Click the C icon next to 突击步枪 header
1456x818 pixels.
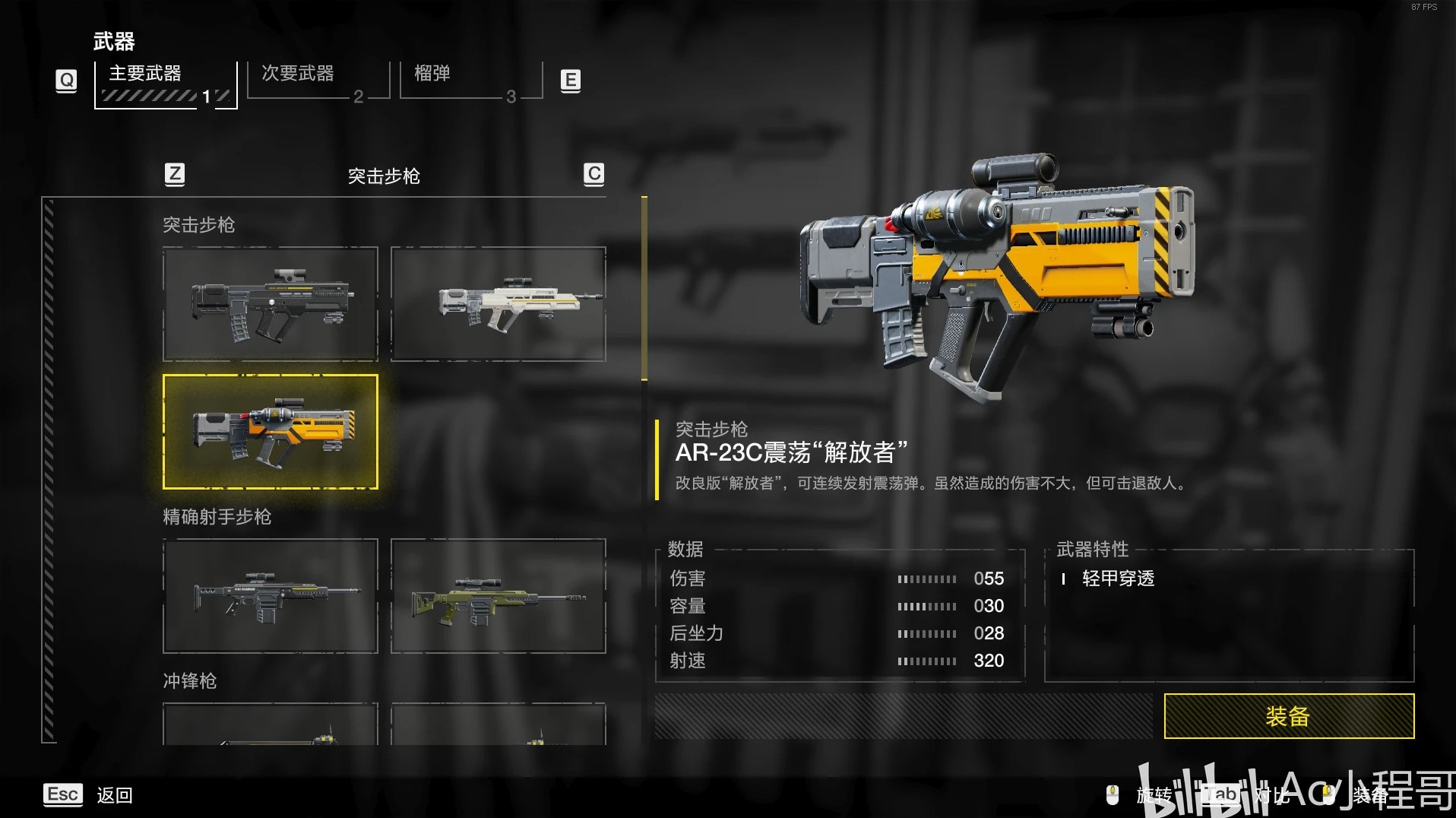(593, 174)
